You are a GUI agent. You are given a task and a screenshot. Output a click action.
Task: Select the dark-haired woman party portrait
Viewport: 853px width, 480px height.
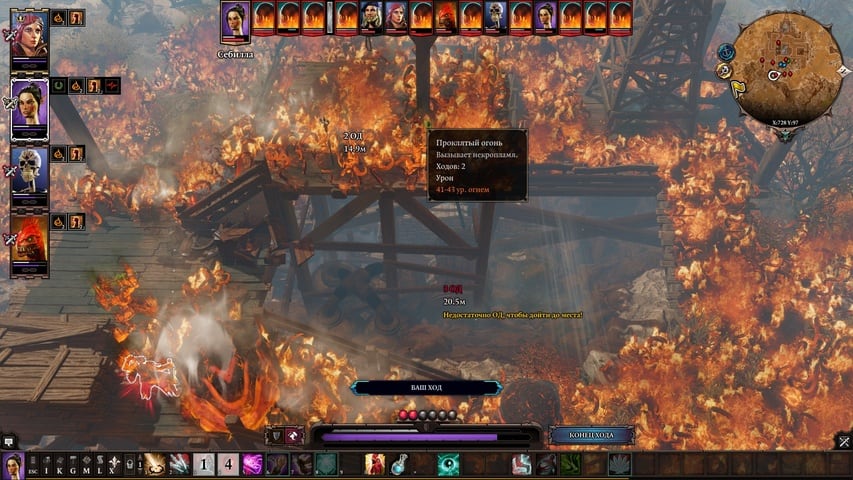pyautogui.click(x=29, y=107)
